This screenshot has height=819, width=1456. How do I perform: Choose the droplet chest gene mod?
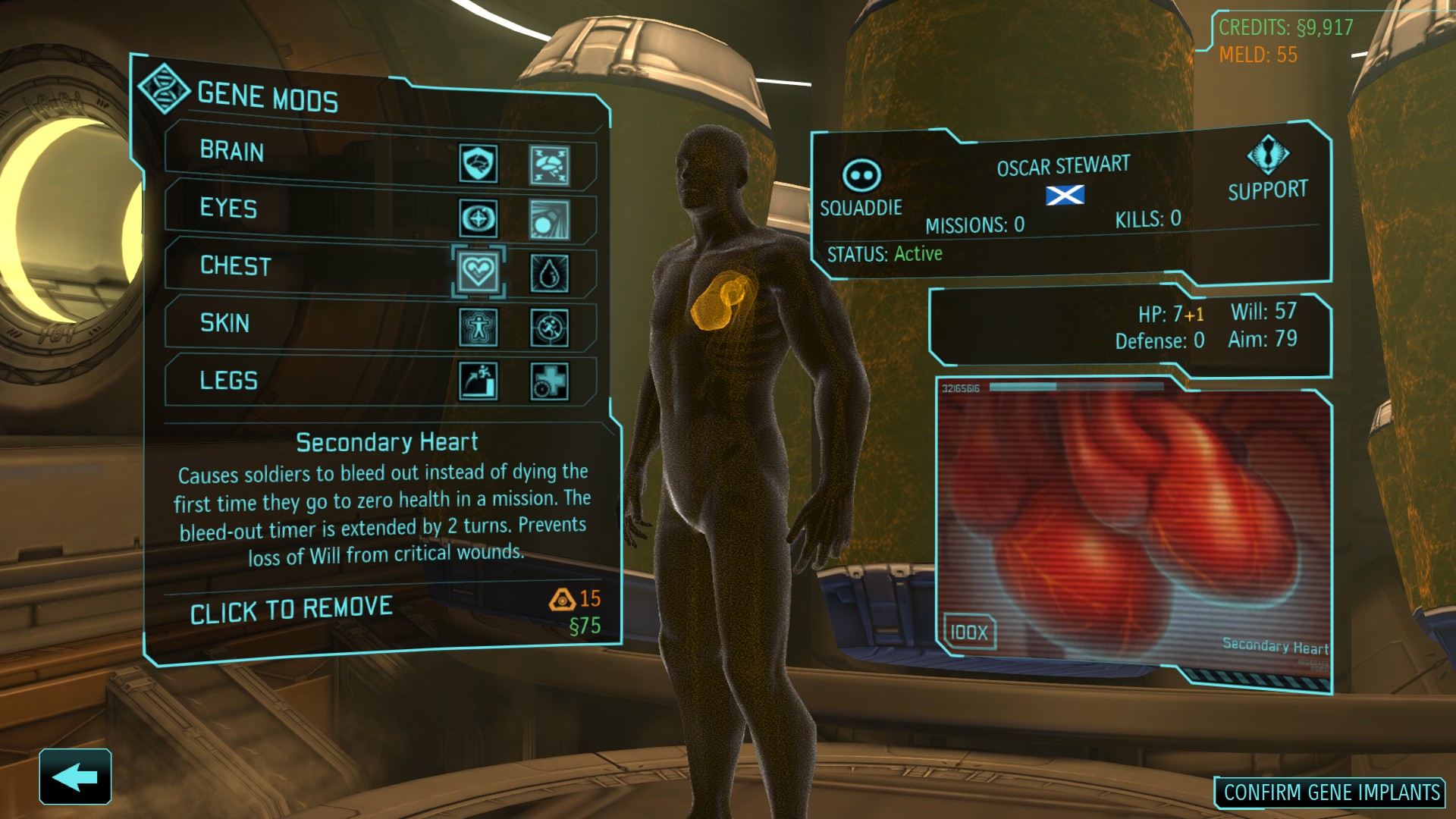click(549, 273)
